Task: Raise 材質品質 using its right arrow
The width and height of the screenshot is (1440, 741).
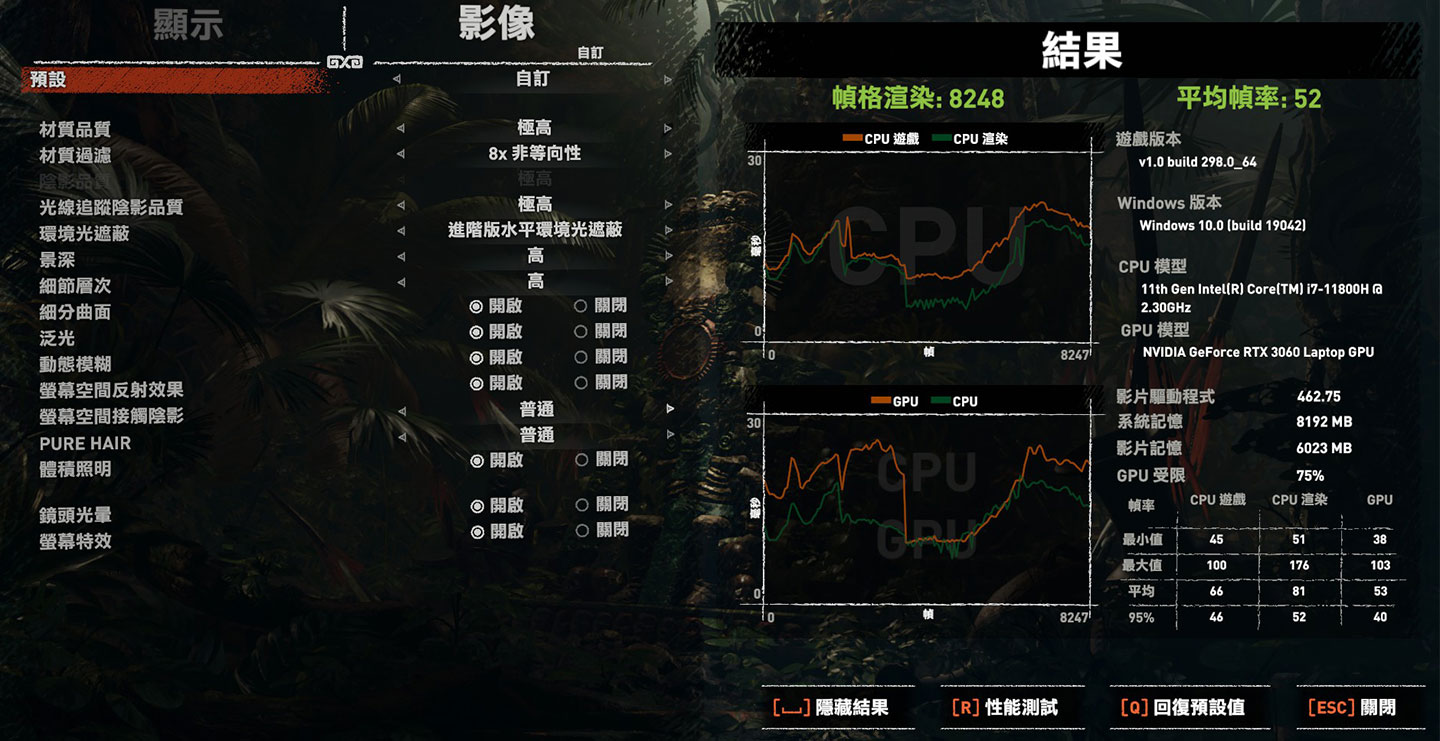Action: tap(668, 128)
